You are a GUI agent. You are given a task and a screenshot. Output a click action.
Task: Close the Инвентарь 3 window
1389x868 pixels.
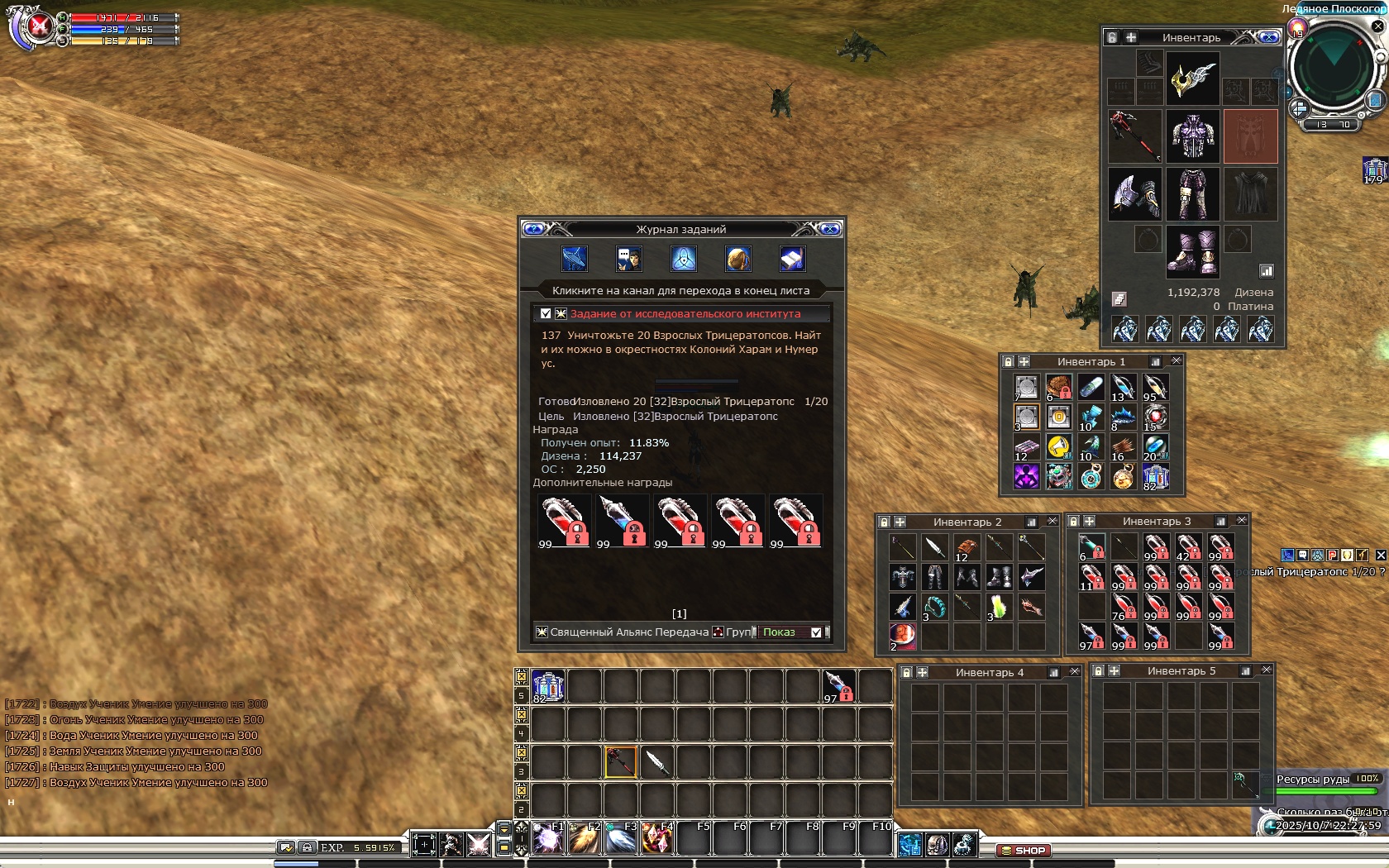[1241, 521]
